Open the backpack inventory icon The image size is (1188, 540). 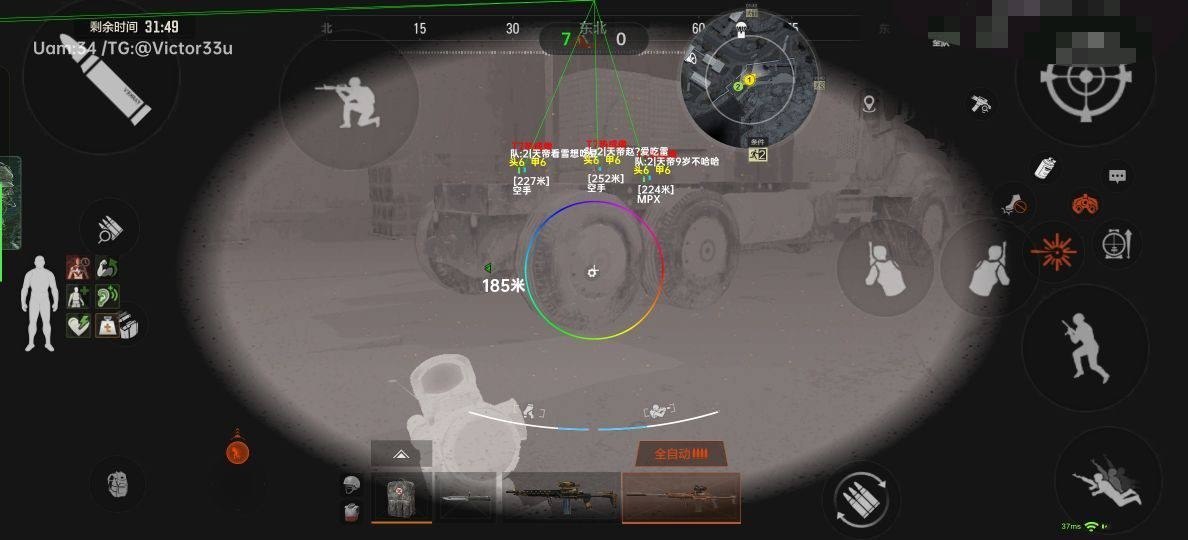tap(119, 485)
